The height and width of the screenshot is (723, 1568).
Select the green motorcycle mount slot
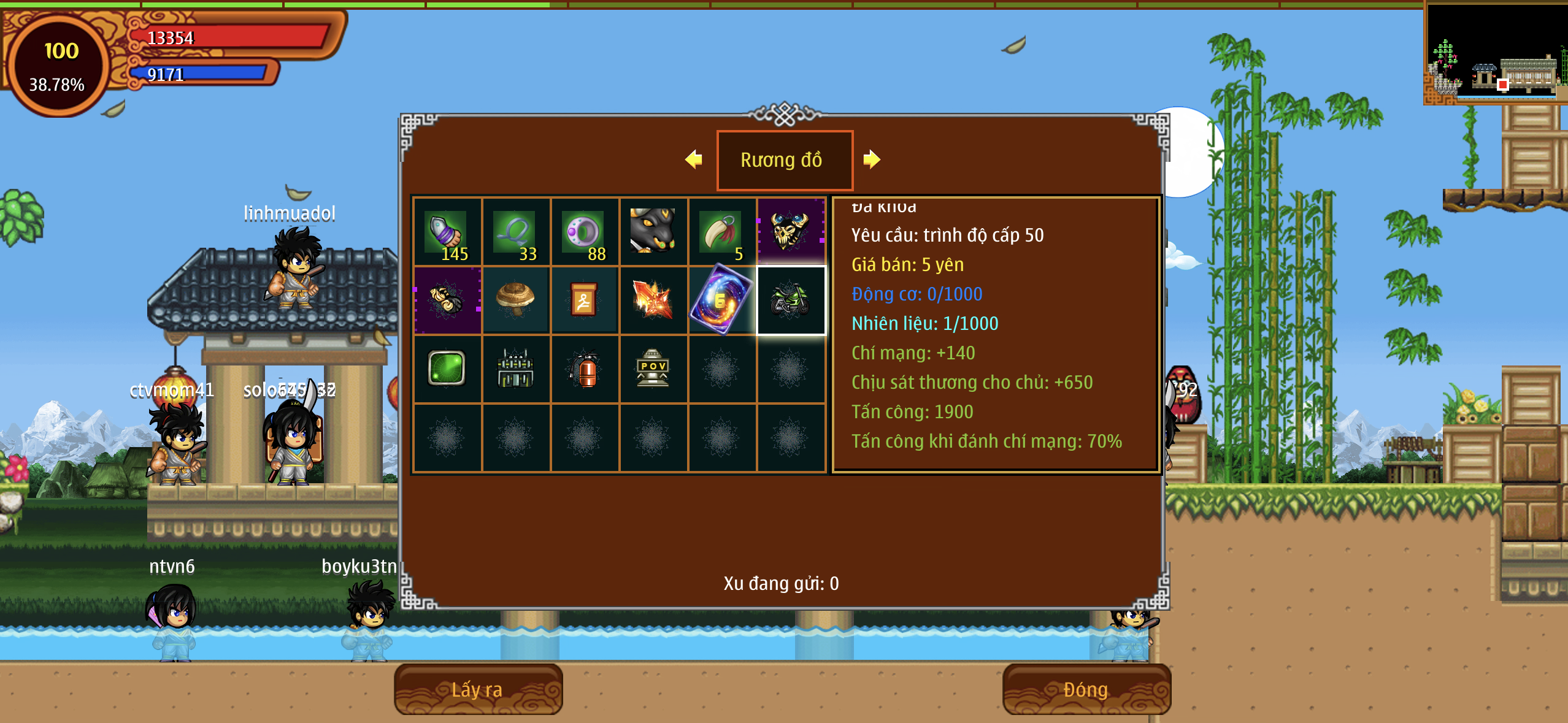point(791,300)
